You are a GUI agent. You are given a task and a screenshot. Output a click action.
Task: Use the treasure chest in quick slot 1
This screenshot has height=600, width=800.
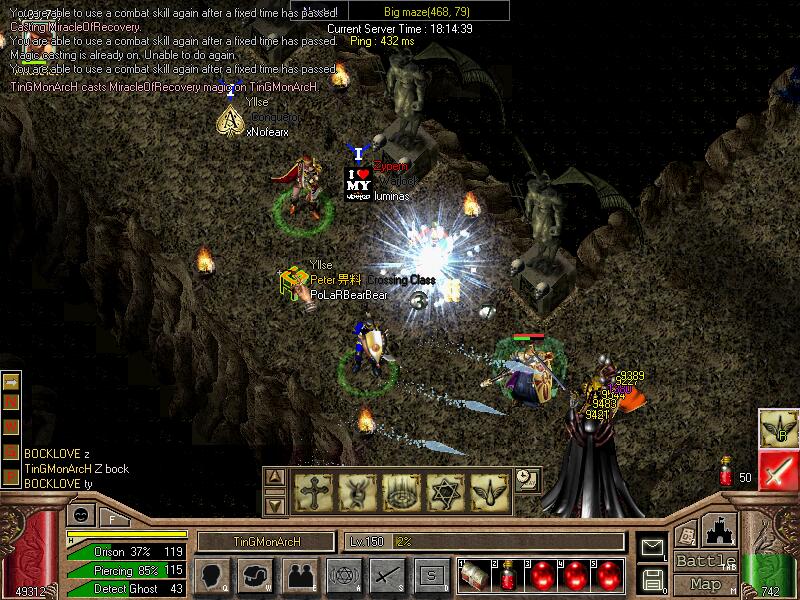click(x=475, y=576)
